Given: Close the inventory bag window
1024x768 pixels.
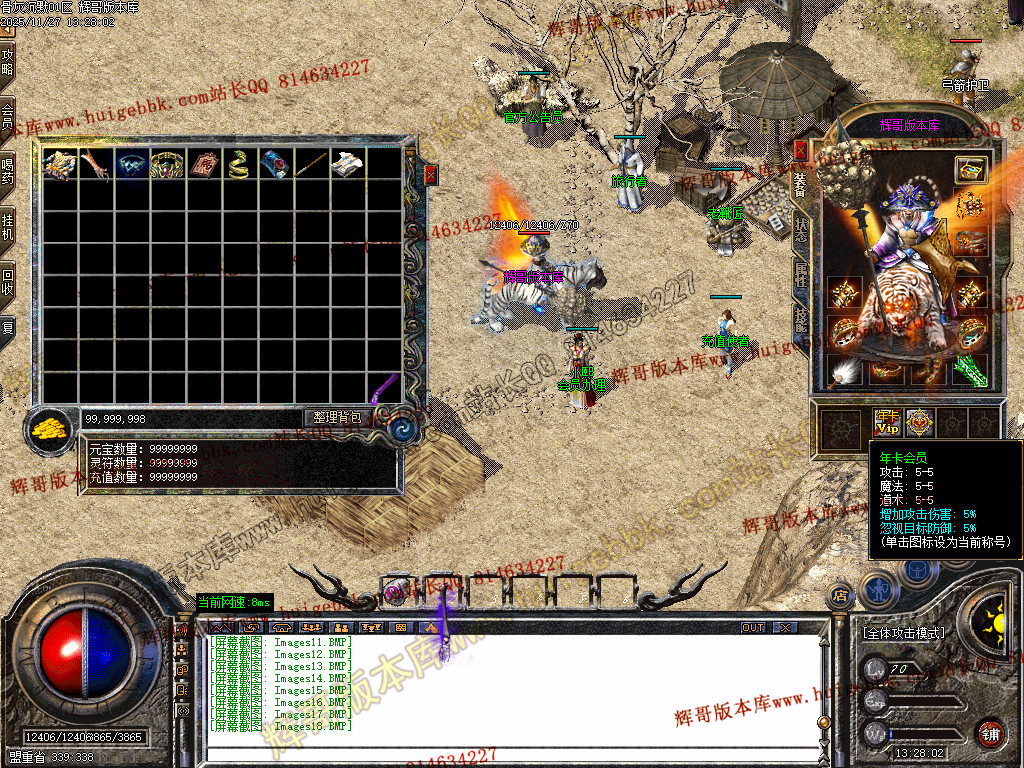Looking at the screenshot, I should click(x=431, y=174).
